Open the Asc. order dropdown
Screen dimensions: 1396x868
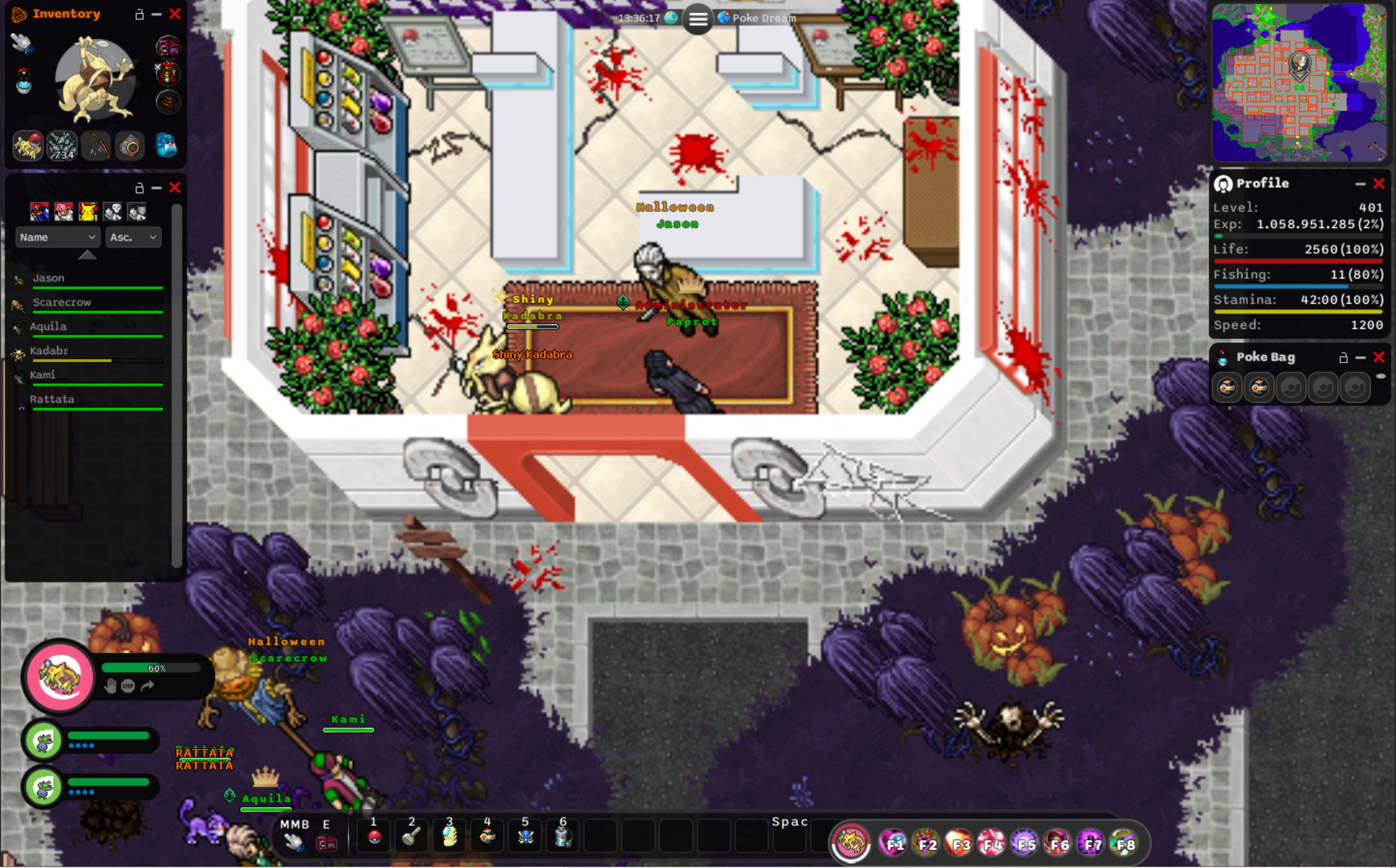pyautogui.click(x=133, y=237)
